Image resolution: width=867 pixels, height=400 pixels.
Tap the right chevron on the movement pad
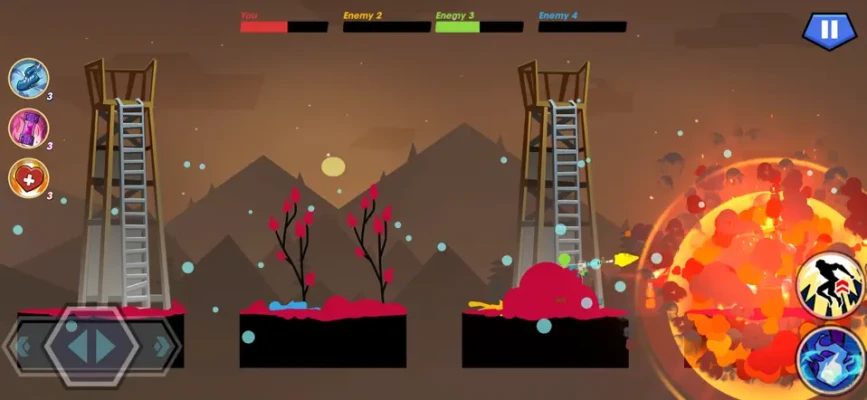[x=160, y=348]
